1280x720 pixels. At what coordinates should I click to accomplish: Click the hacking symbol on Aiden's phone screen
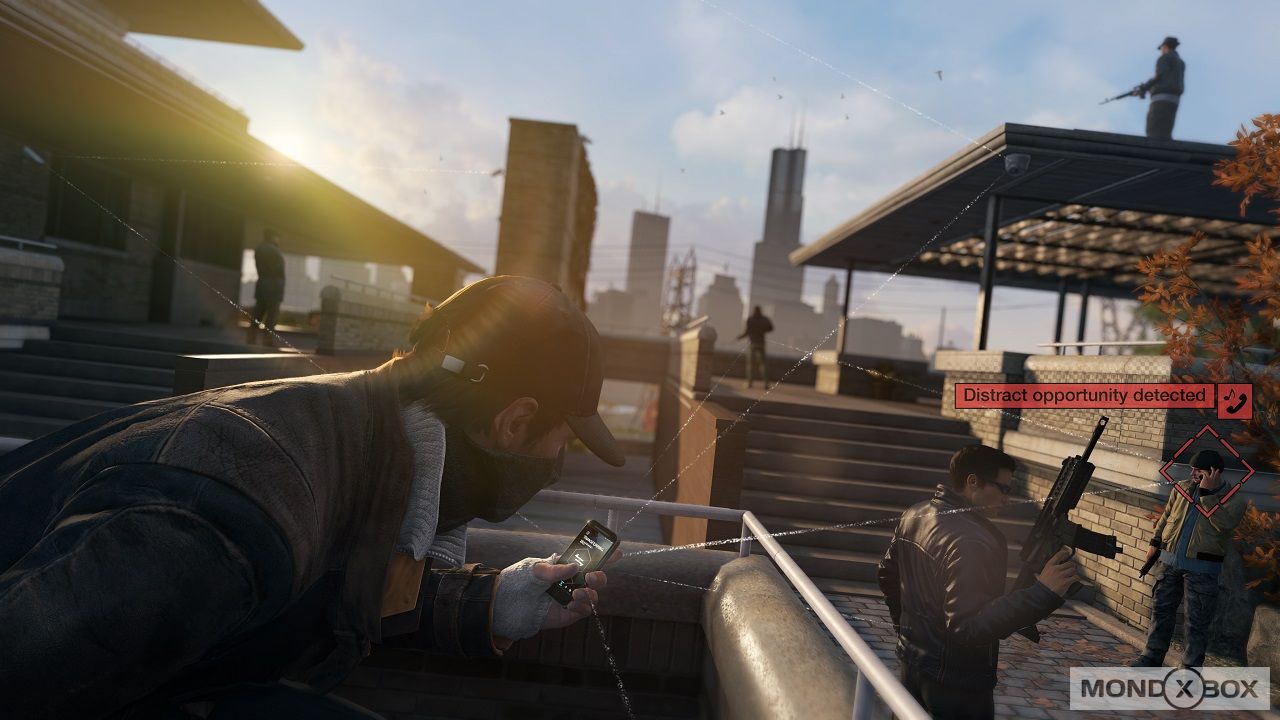582,557
